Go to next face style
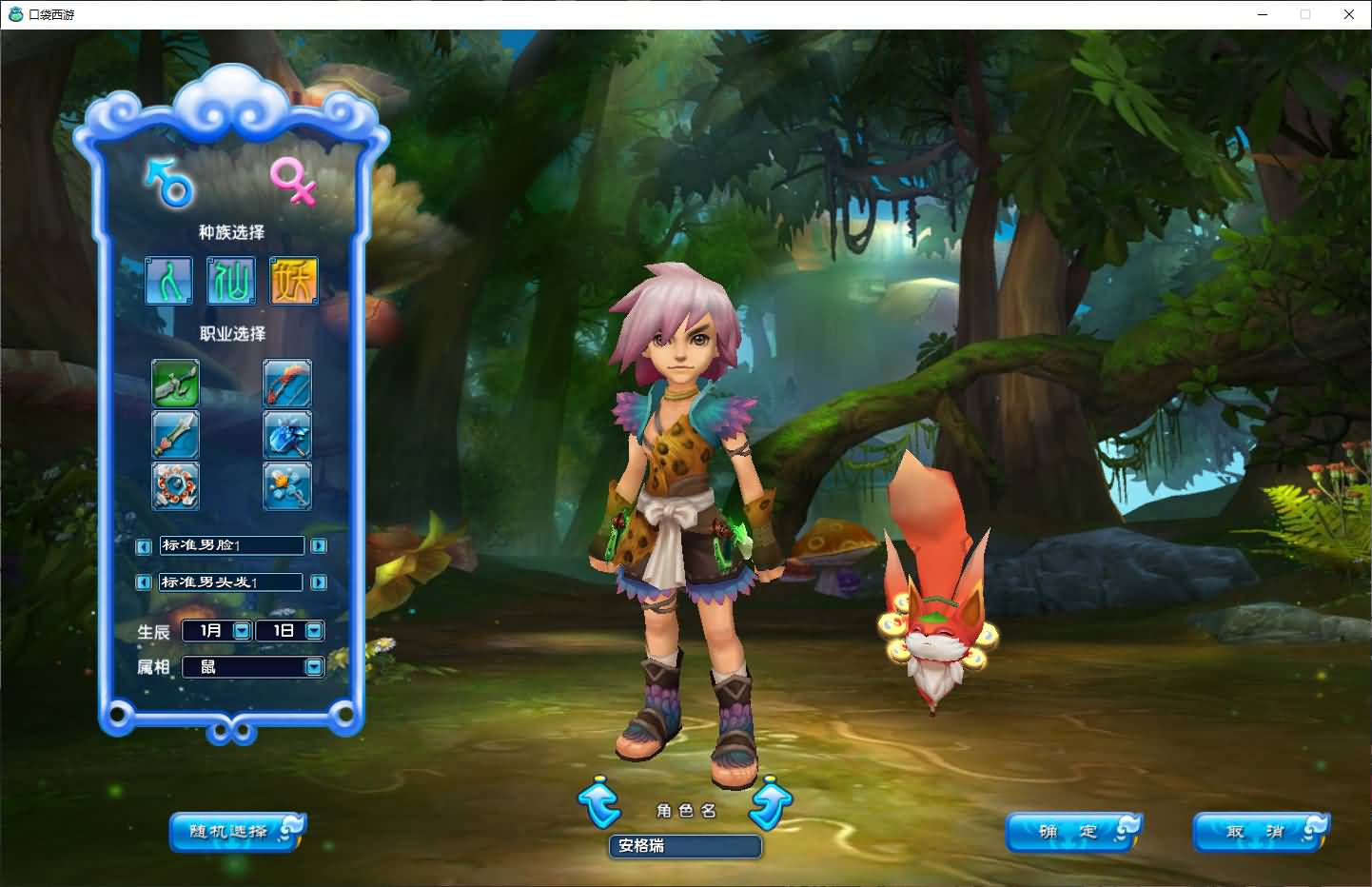The width and height of the screenshot is (1372, 887). [x=319, y=546]
